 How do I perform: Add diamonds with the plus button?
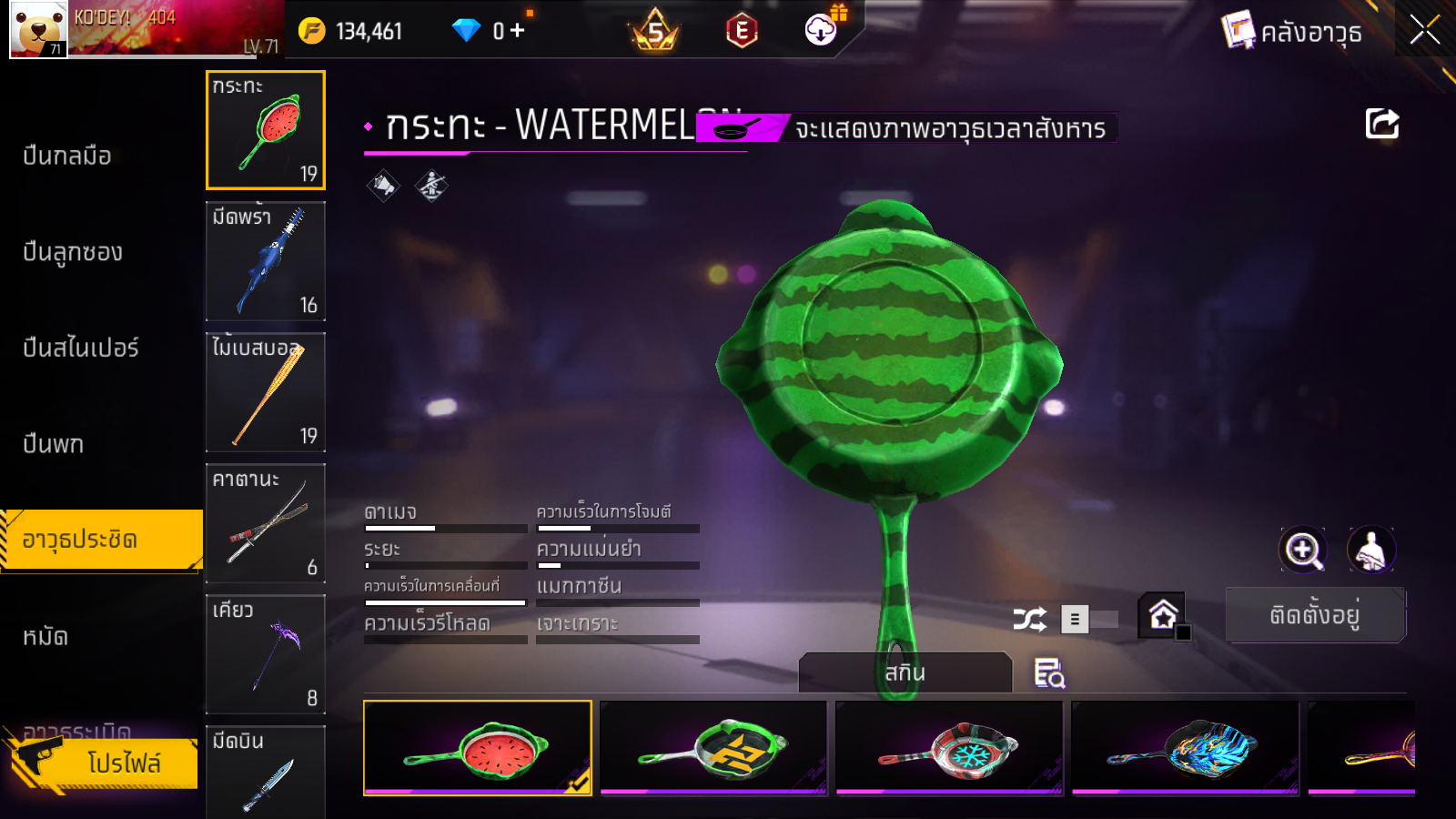coord(518,31)
